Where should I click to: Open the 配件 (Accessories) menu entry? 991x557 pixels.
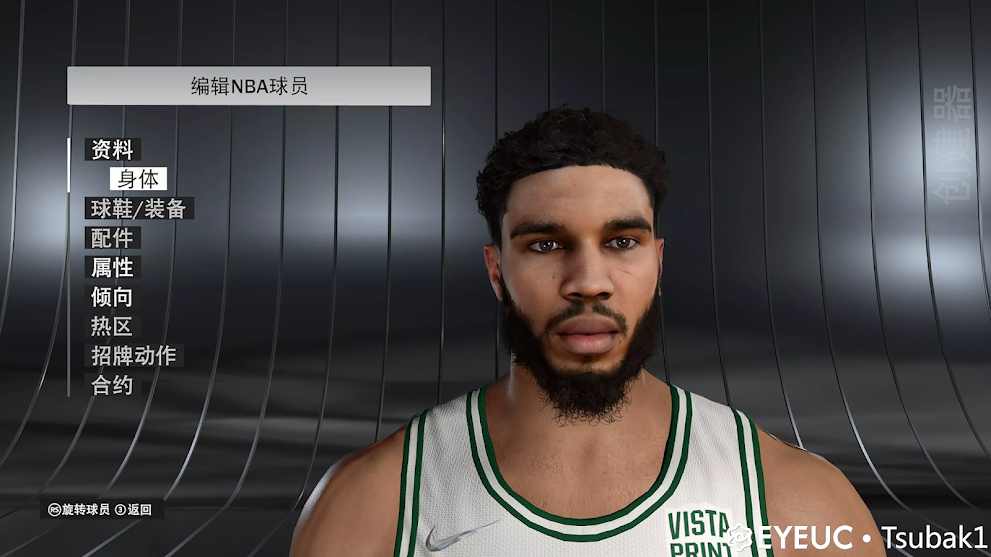(x=112, y=238)
